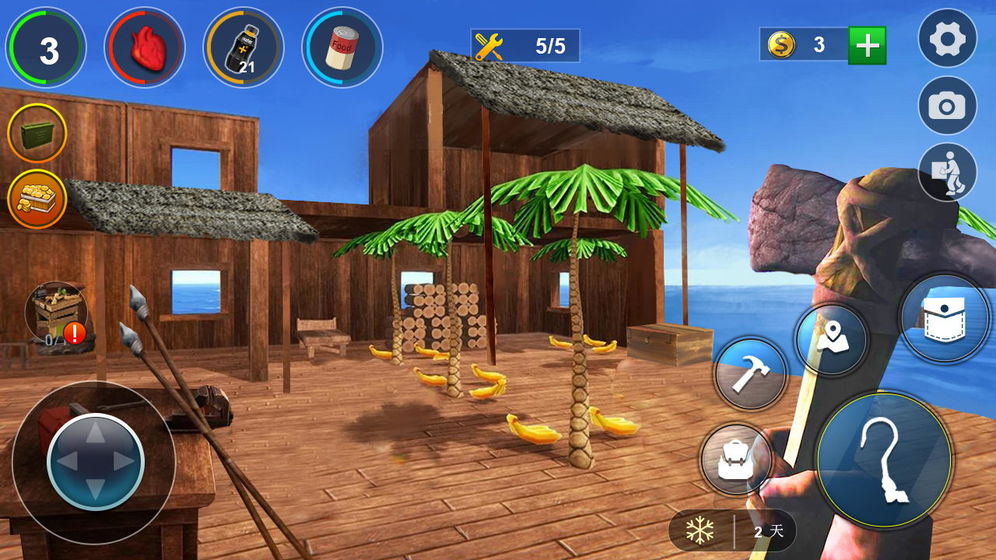Open the backpack inventory

pyautogui.click(x=735, y=459)
